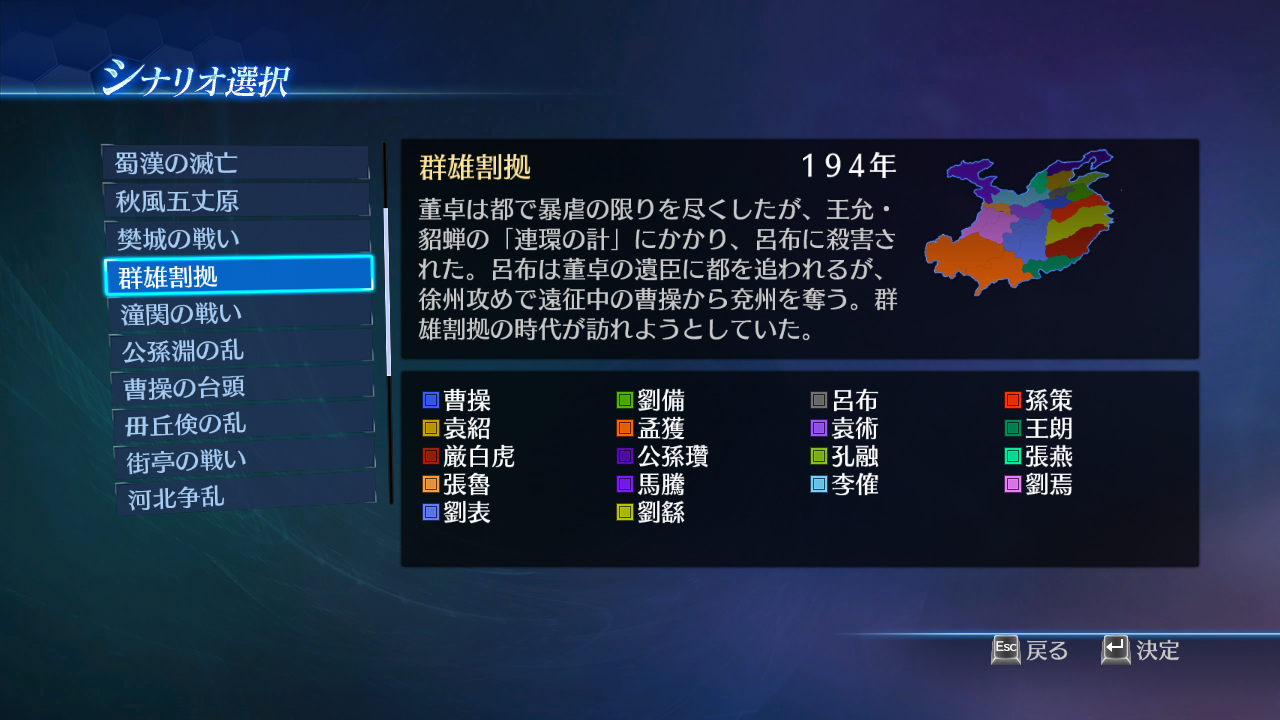Viewport: 1280px width, 720px height.
Task: Click the 公孫瓚 faction name
Action: pos(672,457)
